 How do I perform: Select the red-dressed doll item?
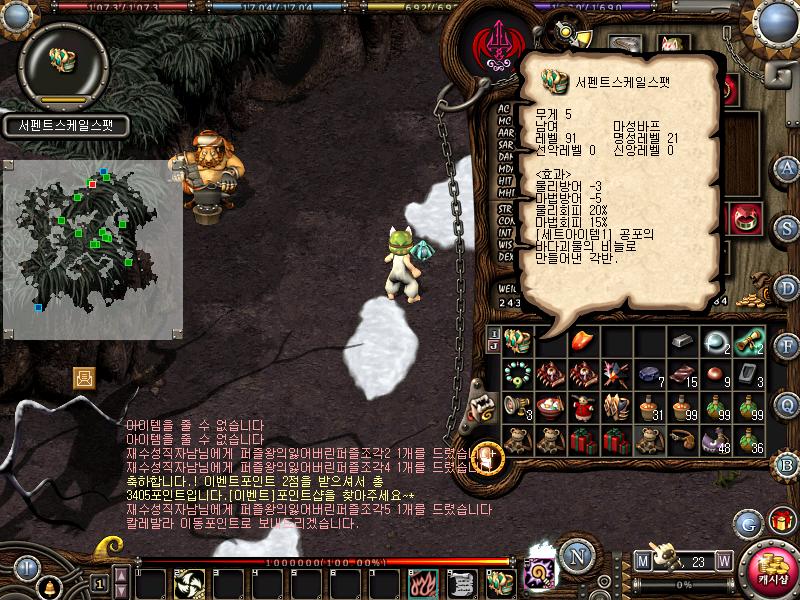[583, 407]
